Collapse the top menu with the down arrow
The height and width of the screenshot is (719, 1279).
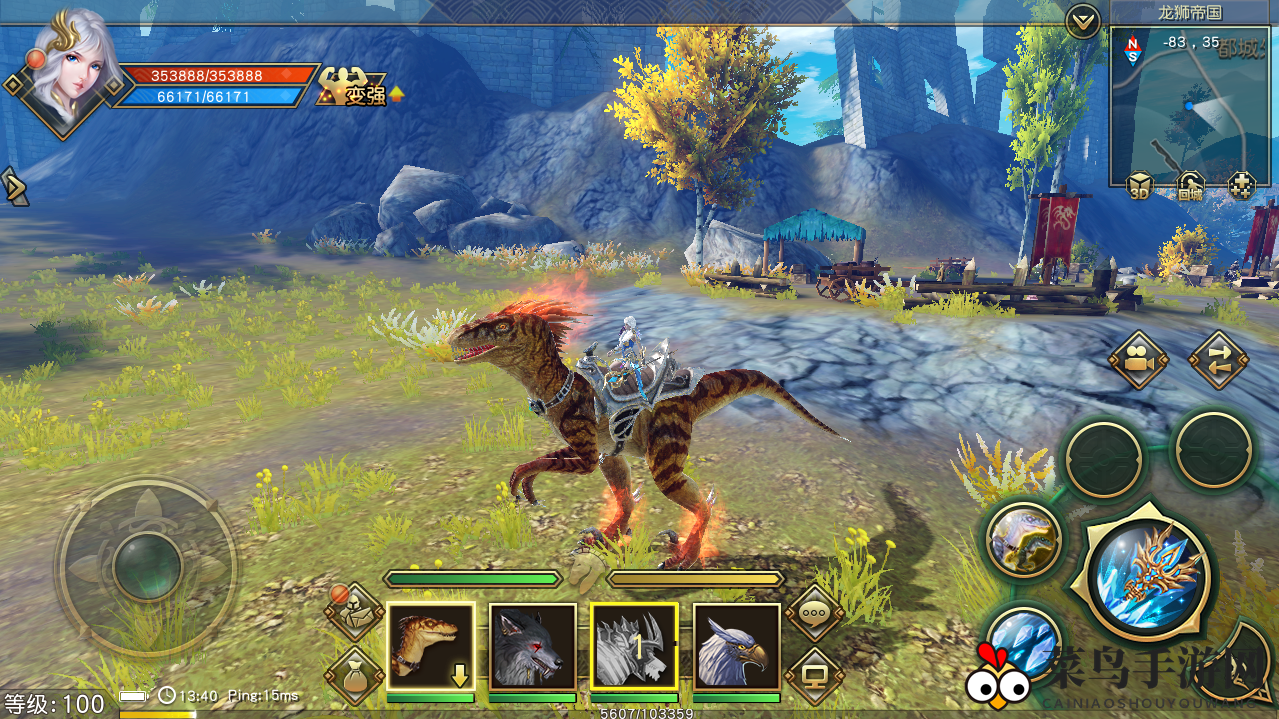tap(1082, 21)
